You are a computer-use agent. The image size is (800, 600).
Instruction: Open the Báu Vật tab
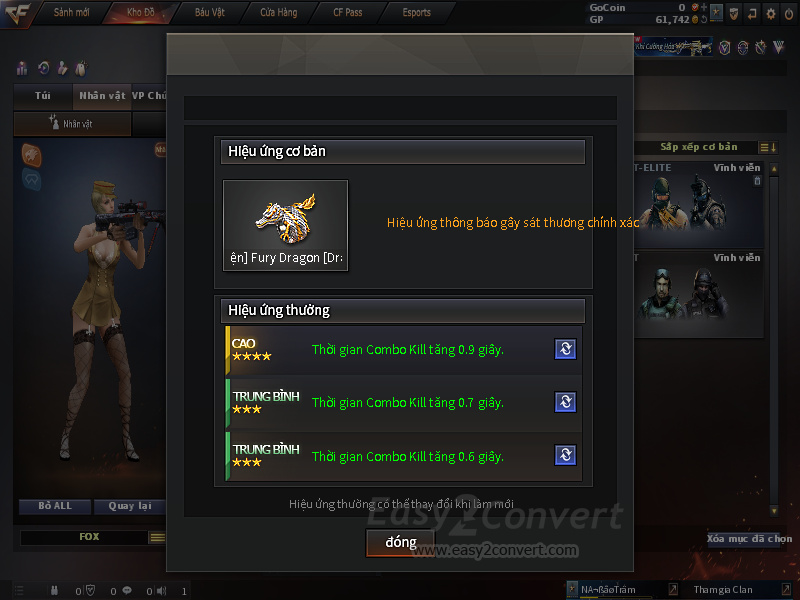click(209, 13)
